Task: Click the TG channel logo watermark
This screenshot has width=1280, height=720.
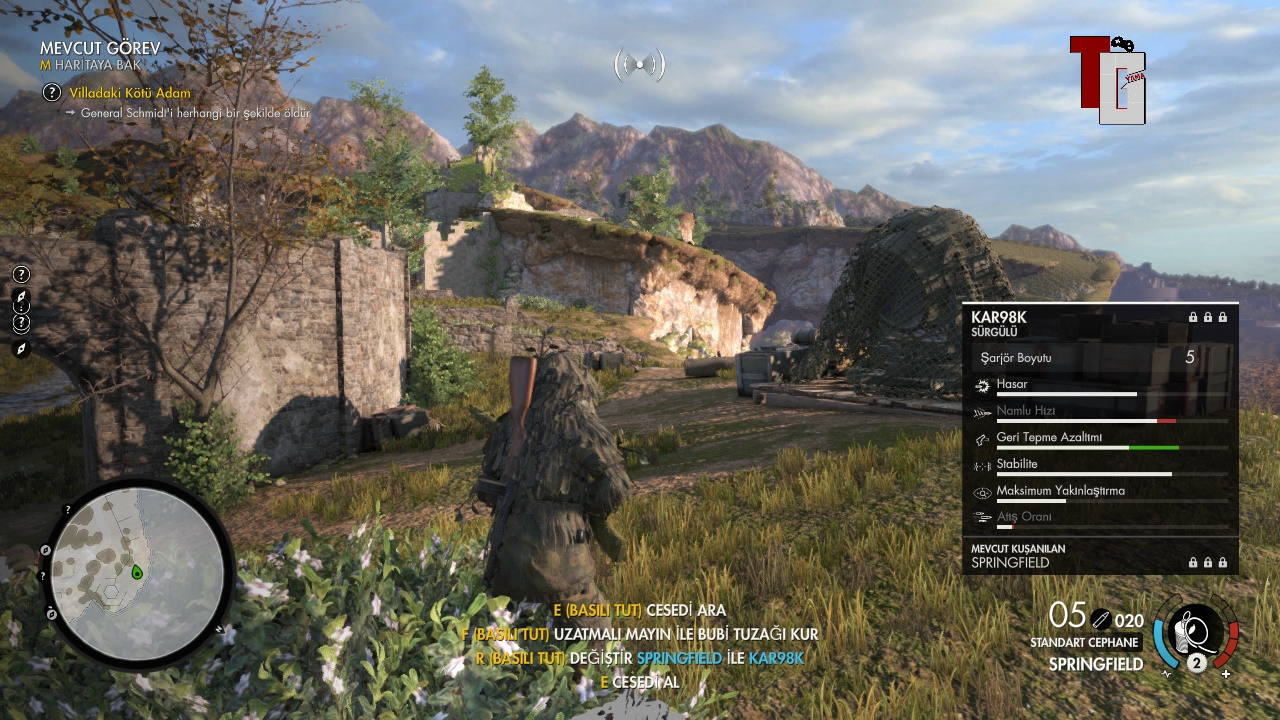Action: [x=1108, y=80]
